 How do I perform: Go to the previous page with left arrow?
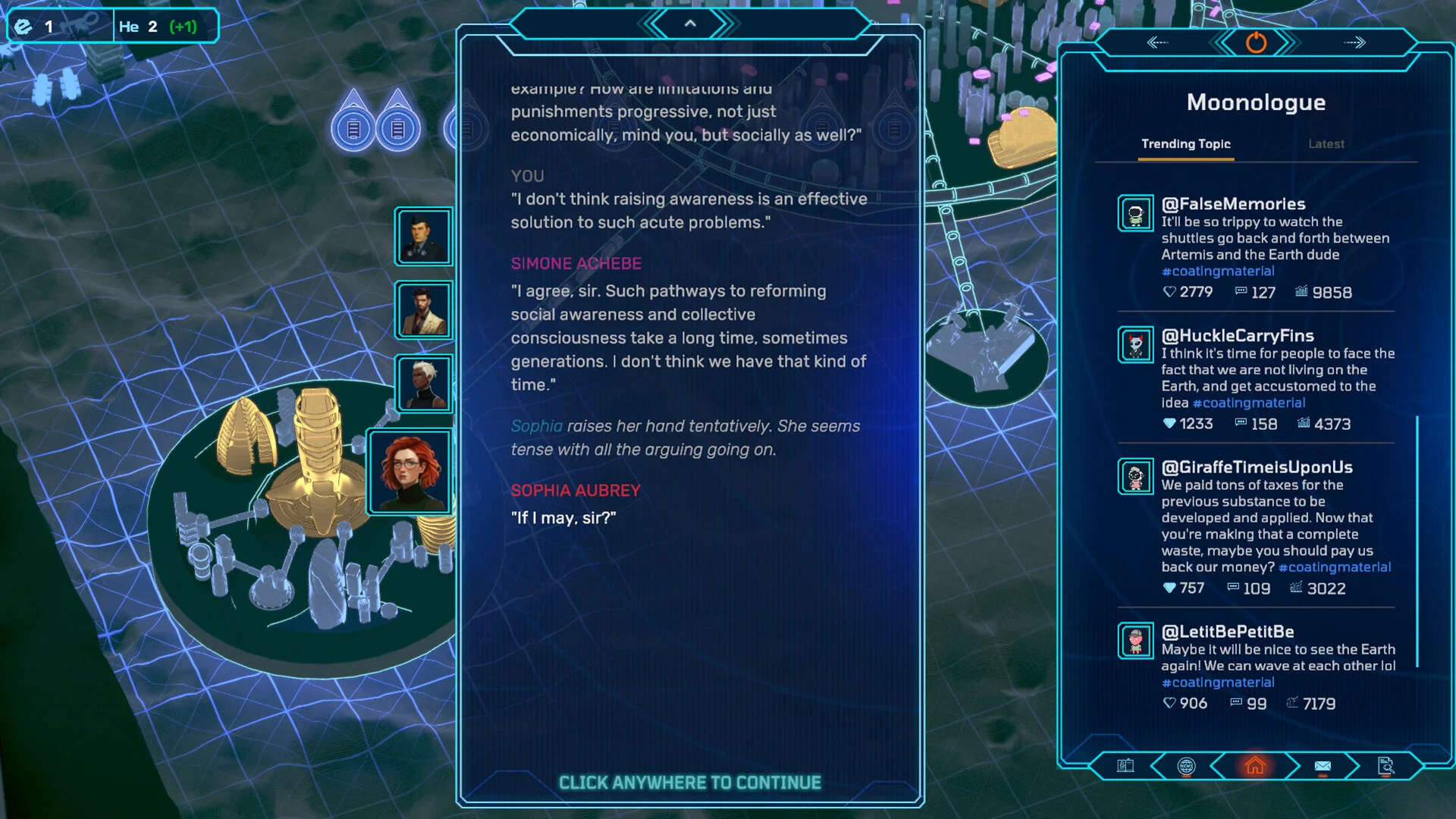[1158, 42]
